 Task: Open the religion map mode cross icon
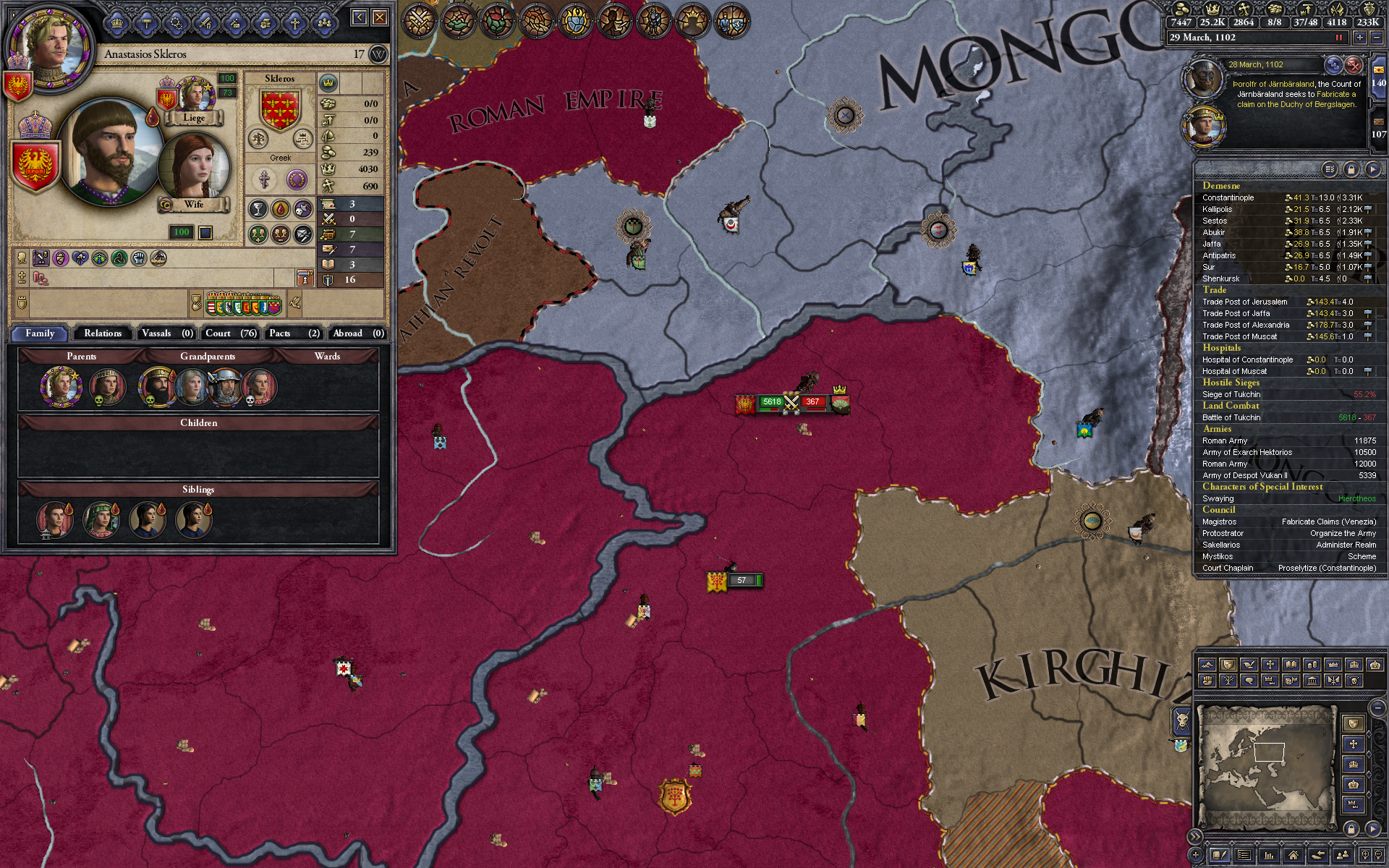point(1269,665)
